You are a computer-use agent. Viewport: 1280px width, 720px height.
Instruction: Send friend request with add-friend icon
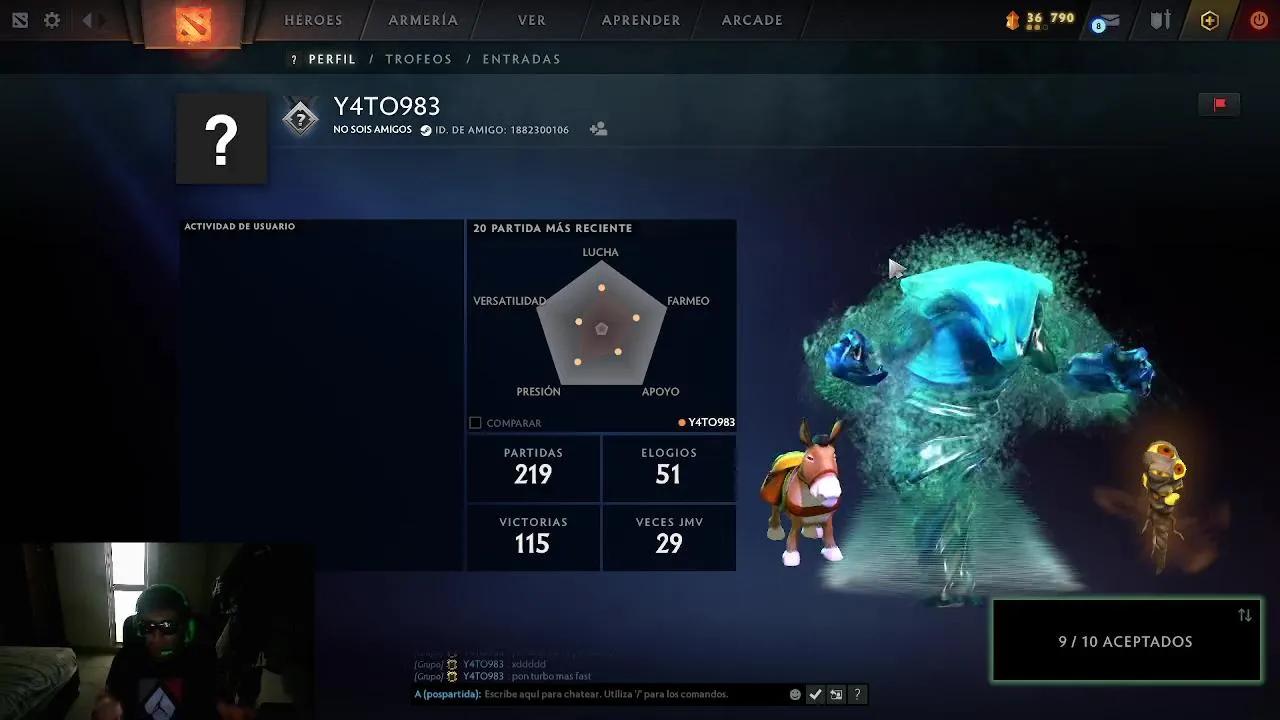click(x=598, y=128)
